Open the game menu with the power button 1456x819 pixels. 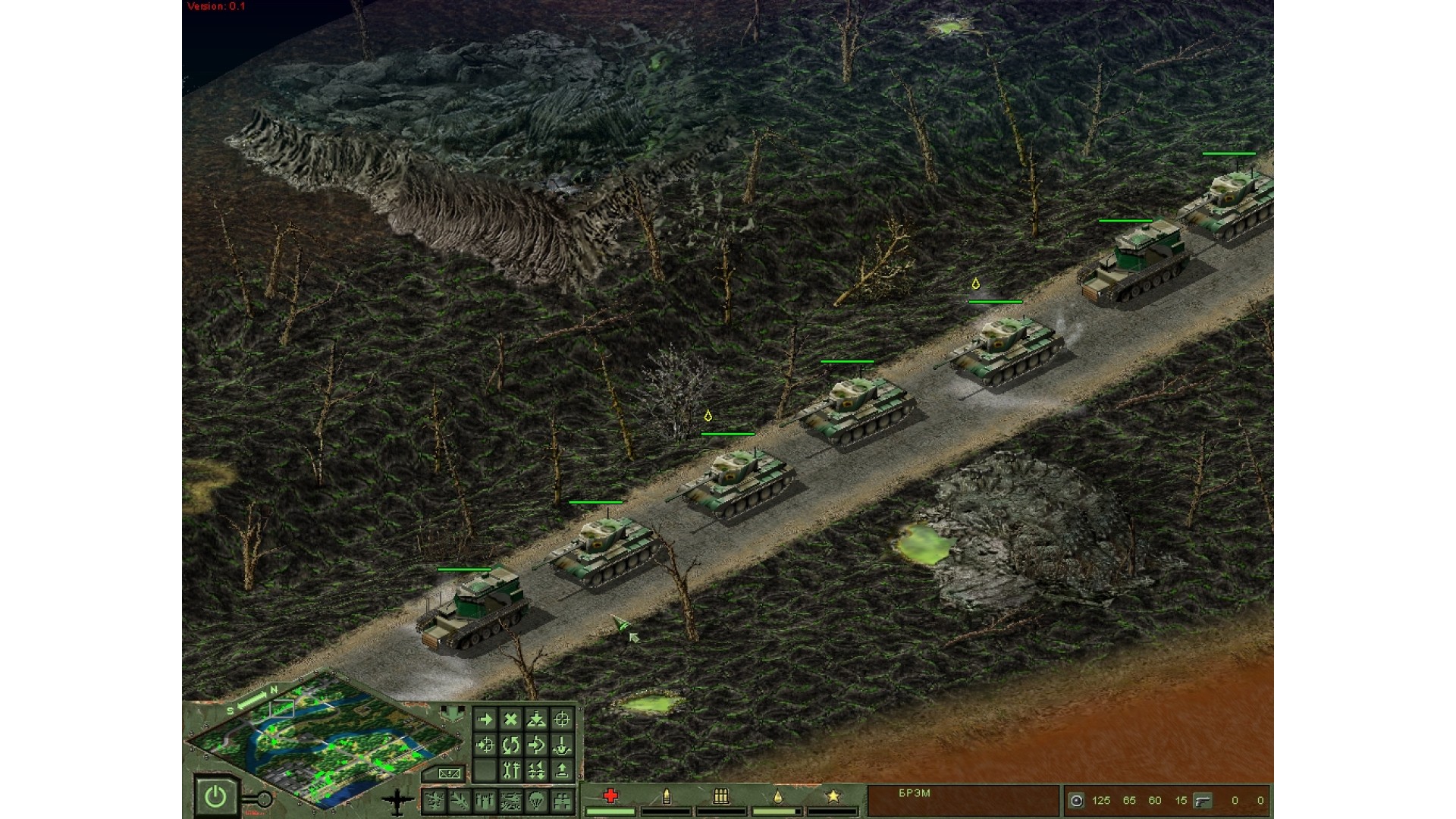215,796
